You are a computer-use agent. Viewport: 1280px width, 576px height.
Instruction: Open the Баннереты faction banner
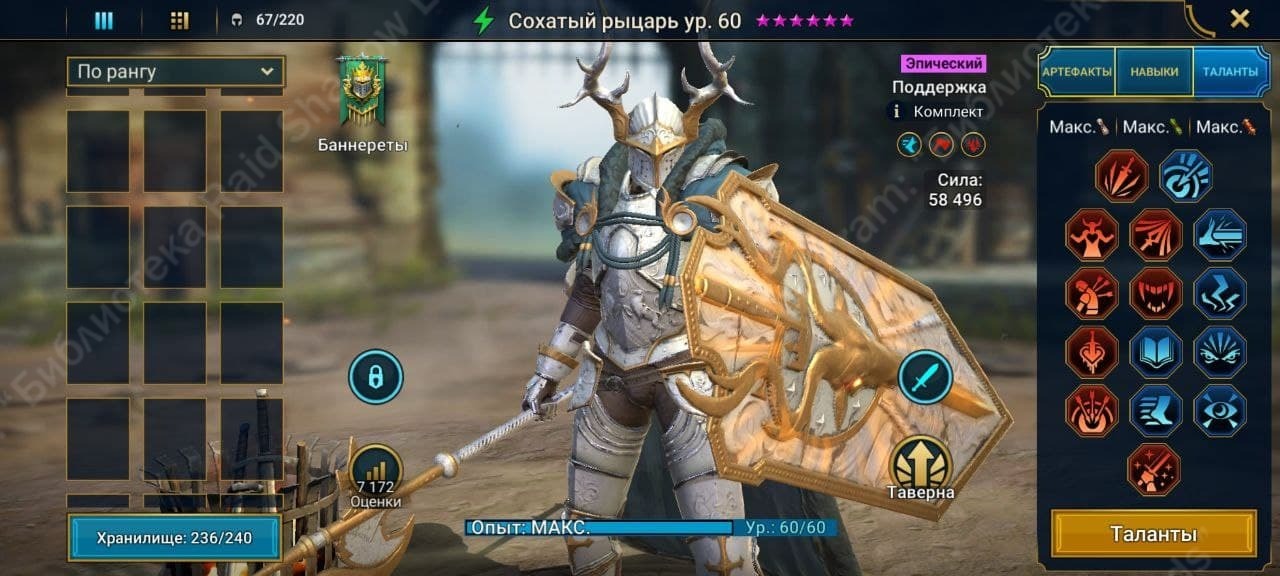362,93
